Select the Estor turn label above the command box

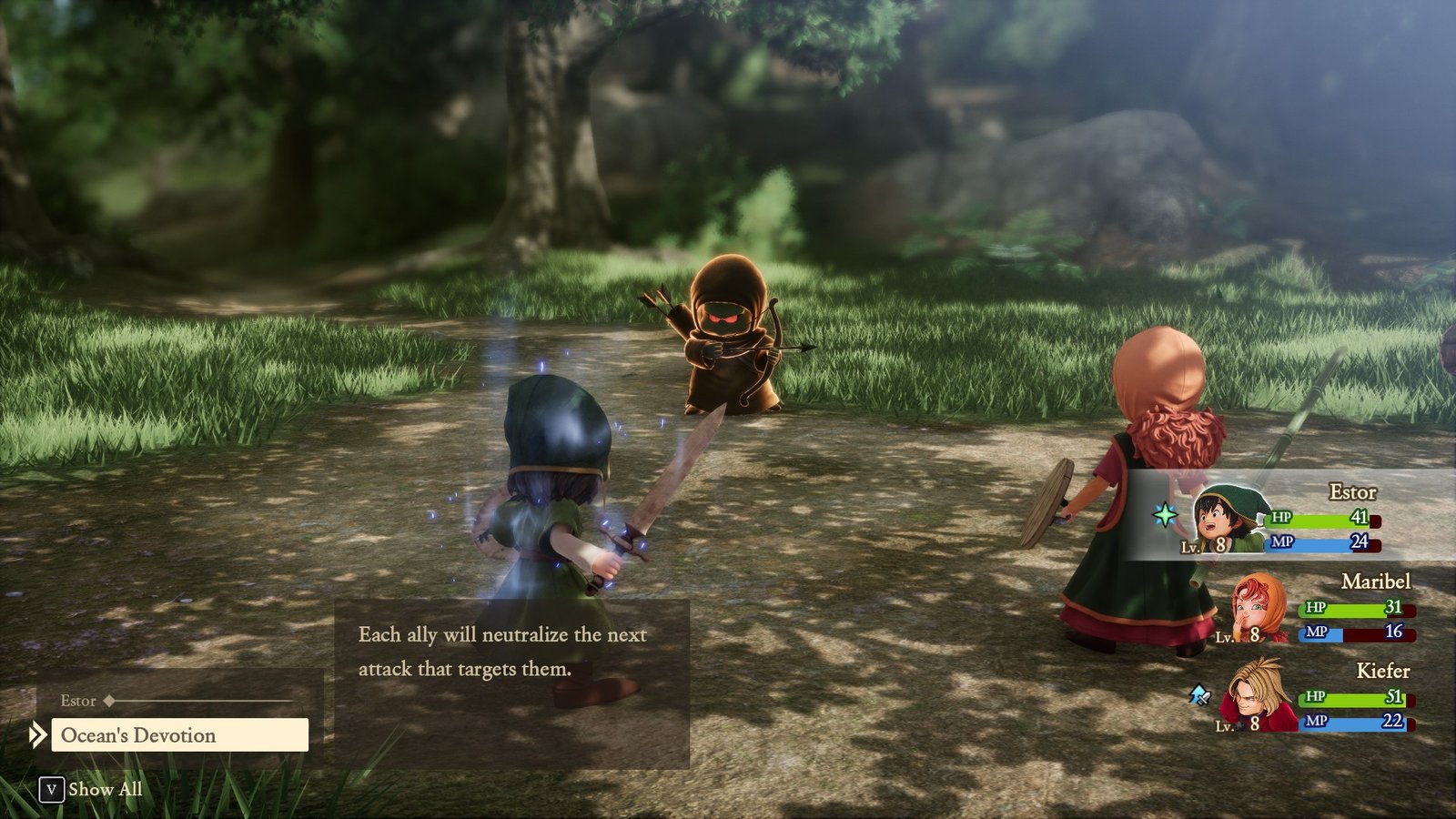(77, 701)
